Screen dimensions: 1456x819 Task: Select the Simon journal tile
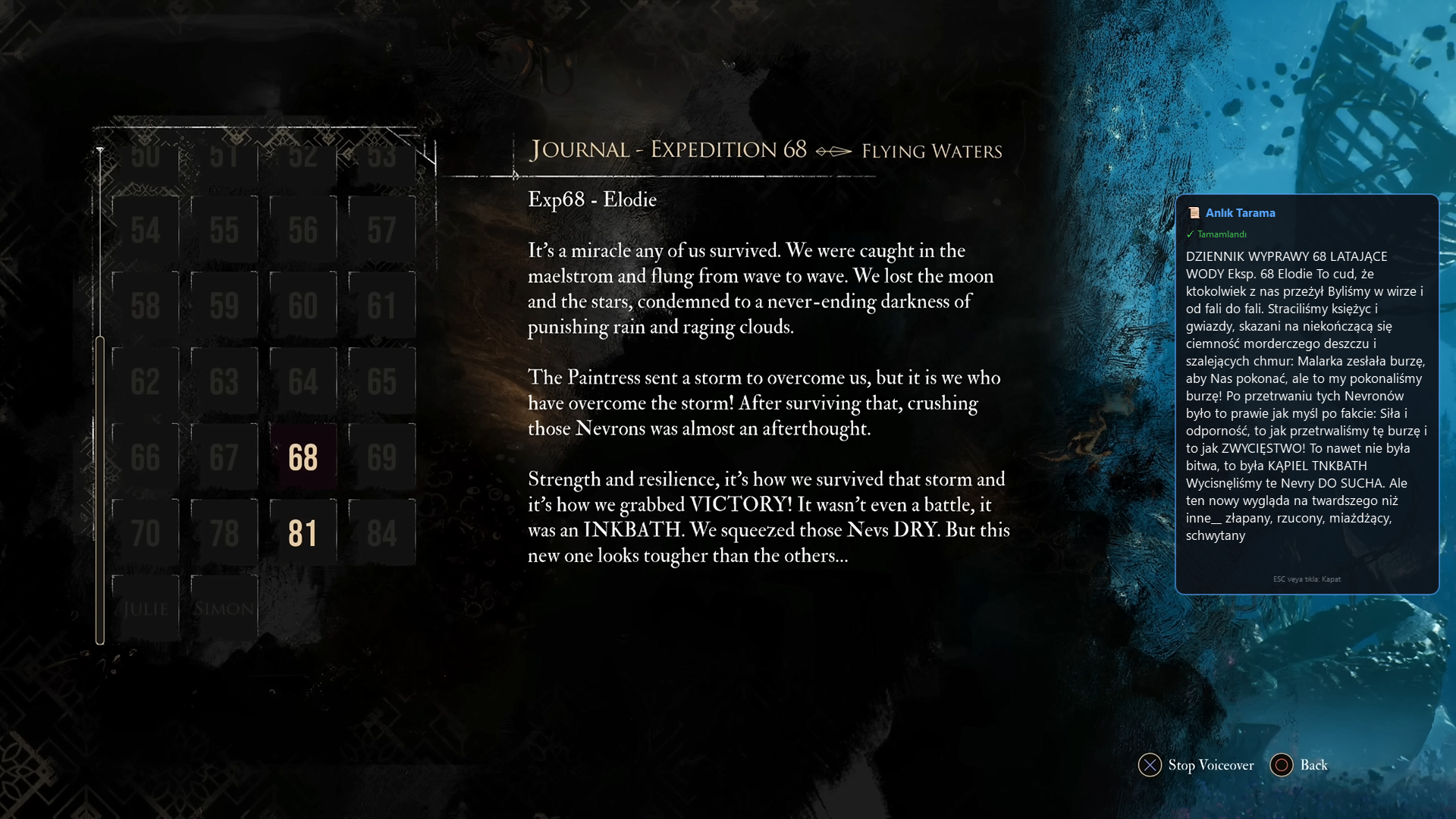click(224, 608)
